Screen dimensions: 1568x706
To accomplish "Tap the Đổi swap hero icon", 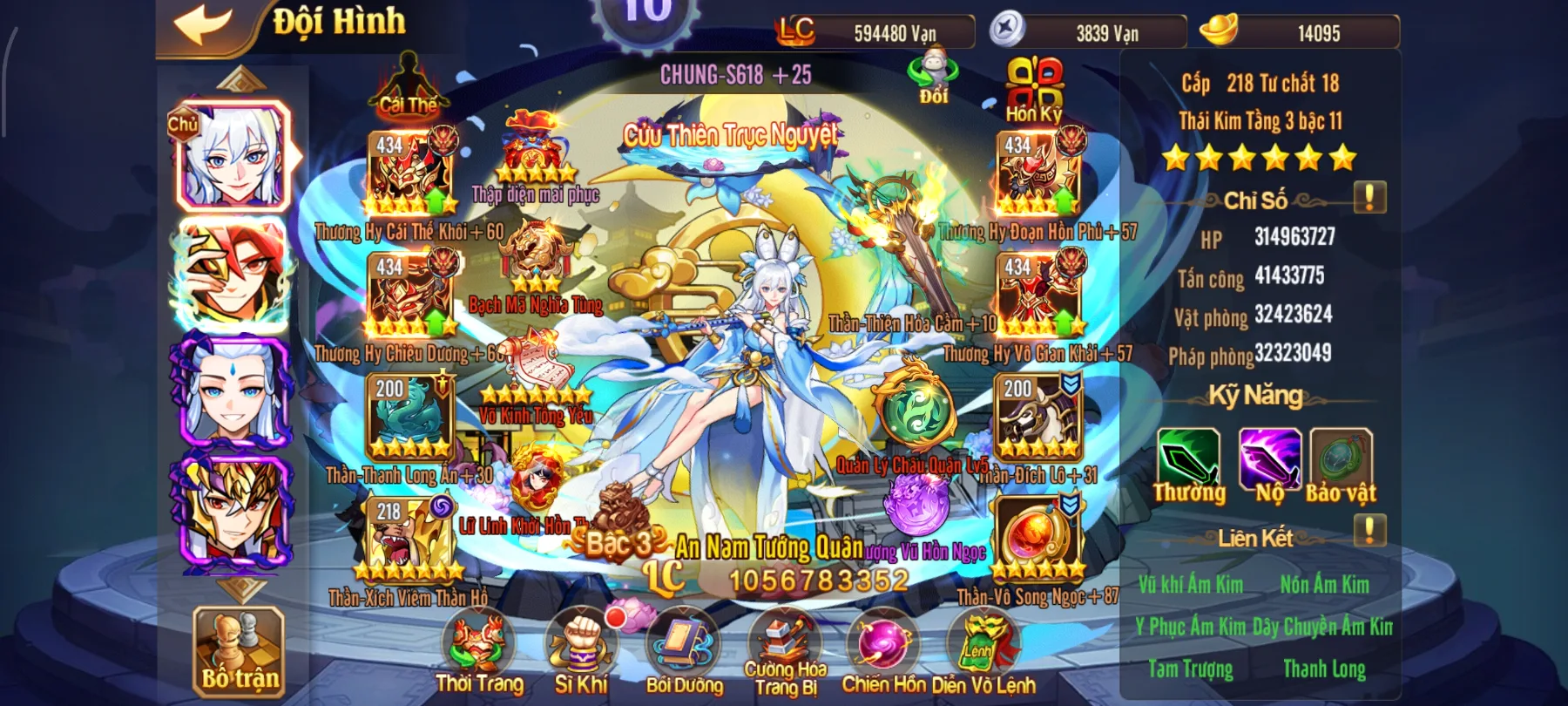I will pos(933,77).
